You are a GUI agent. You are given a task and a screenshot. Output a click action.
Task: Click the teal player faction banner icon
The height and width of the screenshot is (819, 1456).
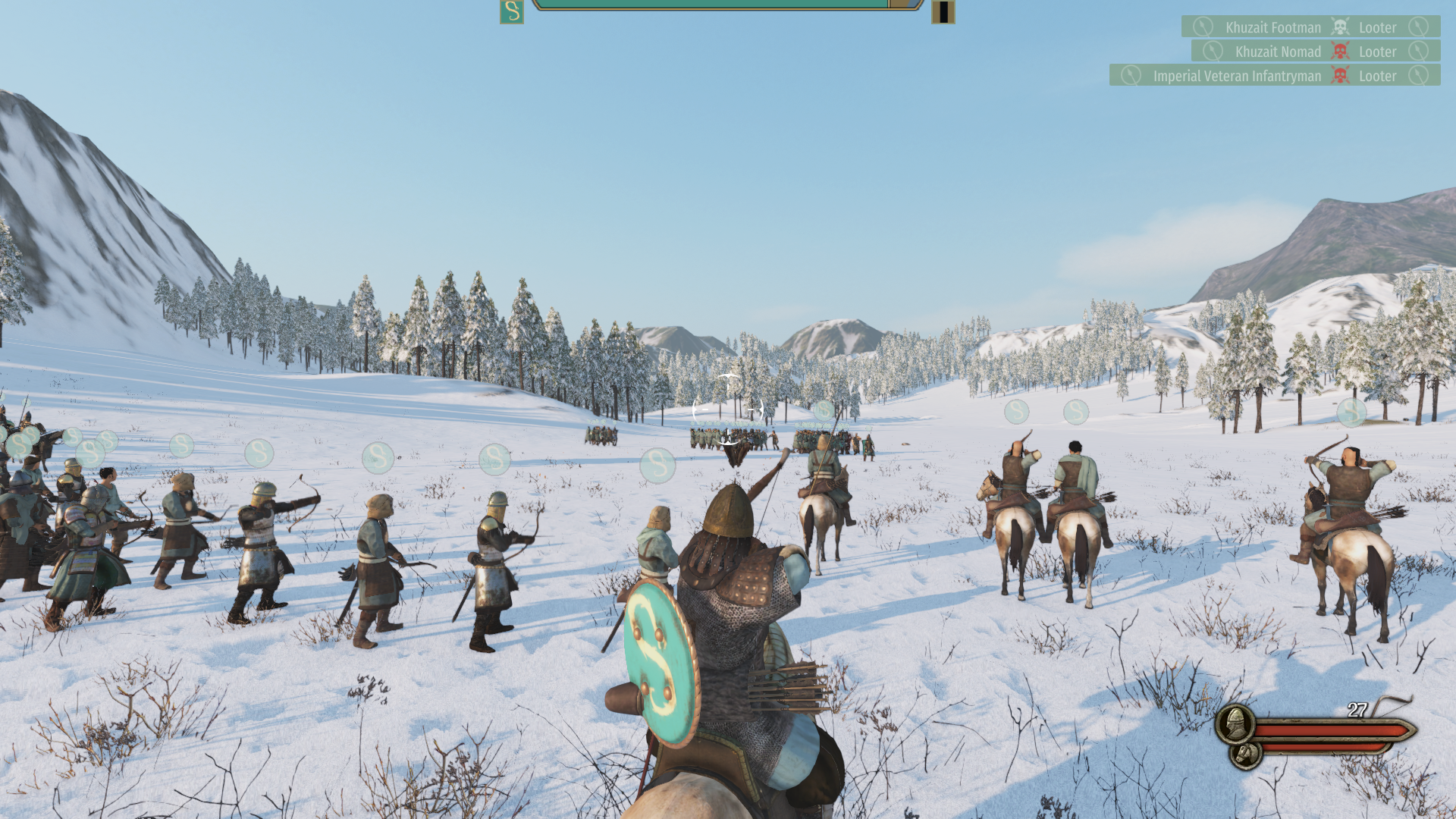(512, 11)
